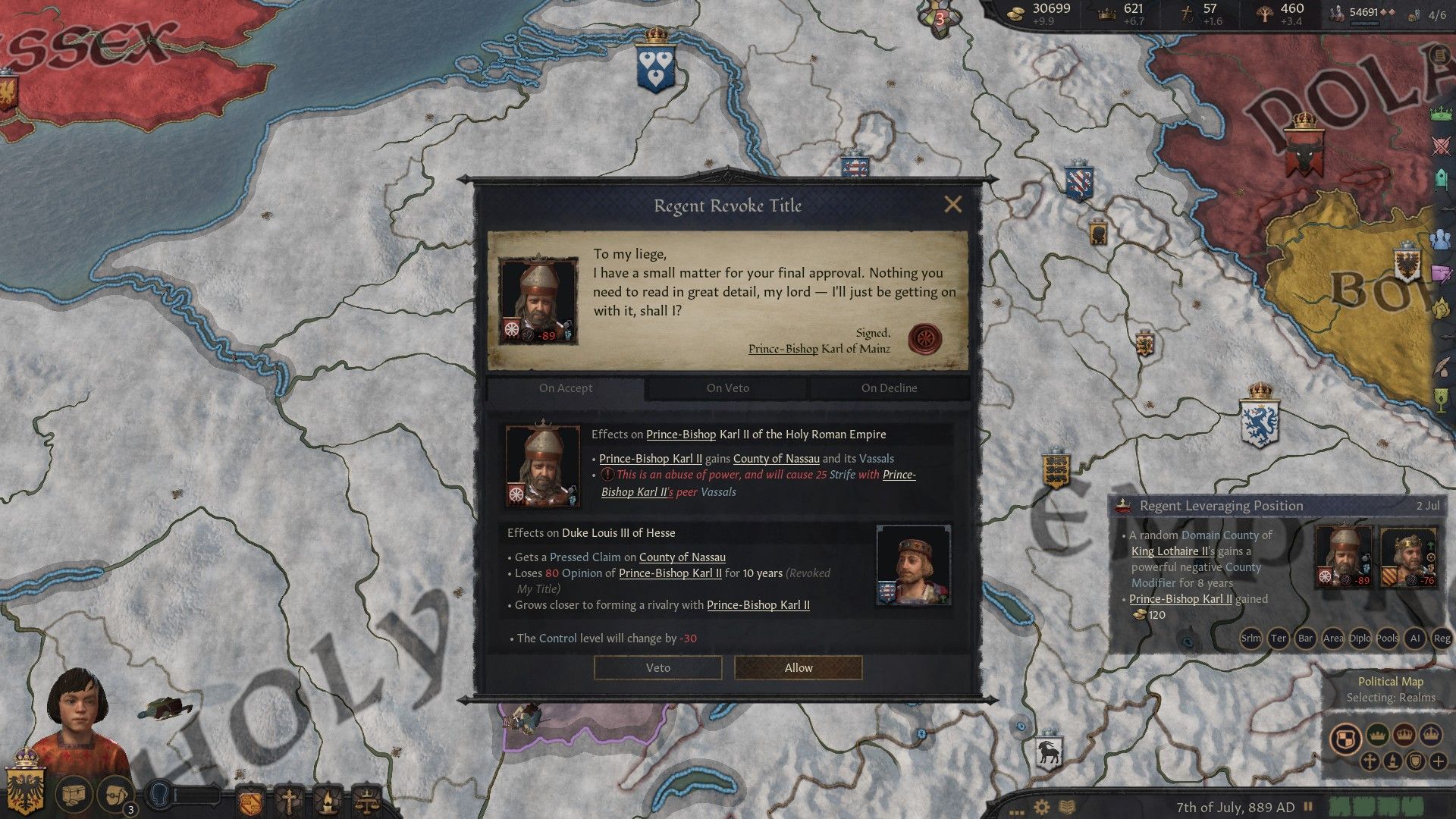Open the faith cross icon in bottom toolbar
The image size is (1456, 819).
(290, 801)
